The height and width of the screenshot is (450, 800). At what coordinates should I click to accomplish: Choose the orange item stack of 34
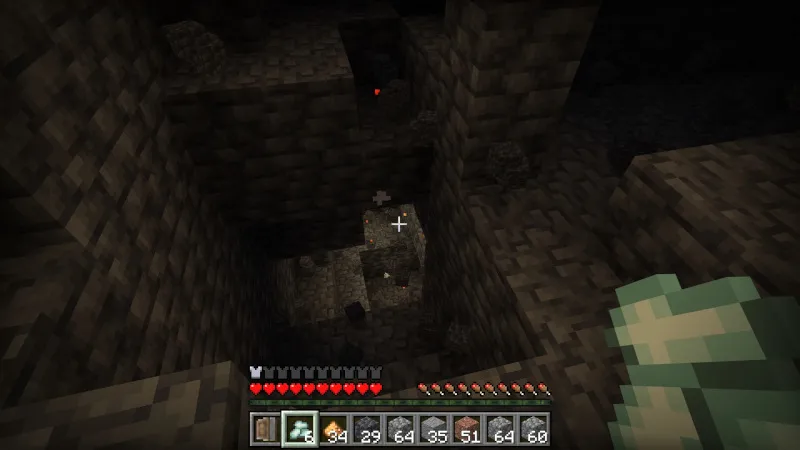point(335,428)
